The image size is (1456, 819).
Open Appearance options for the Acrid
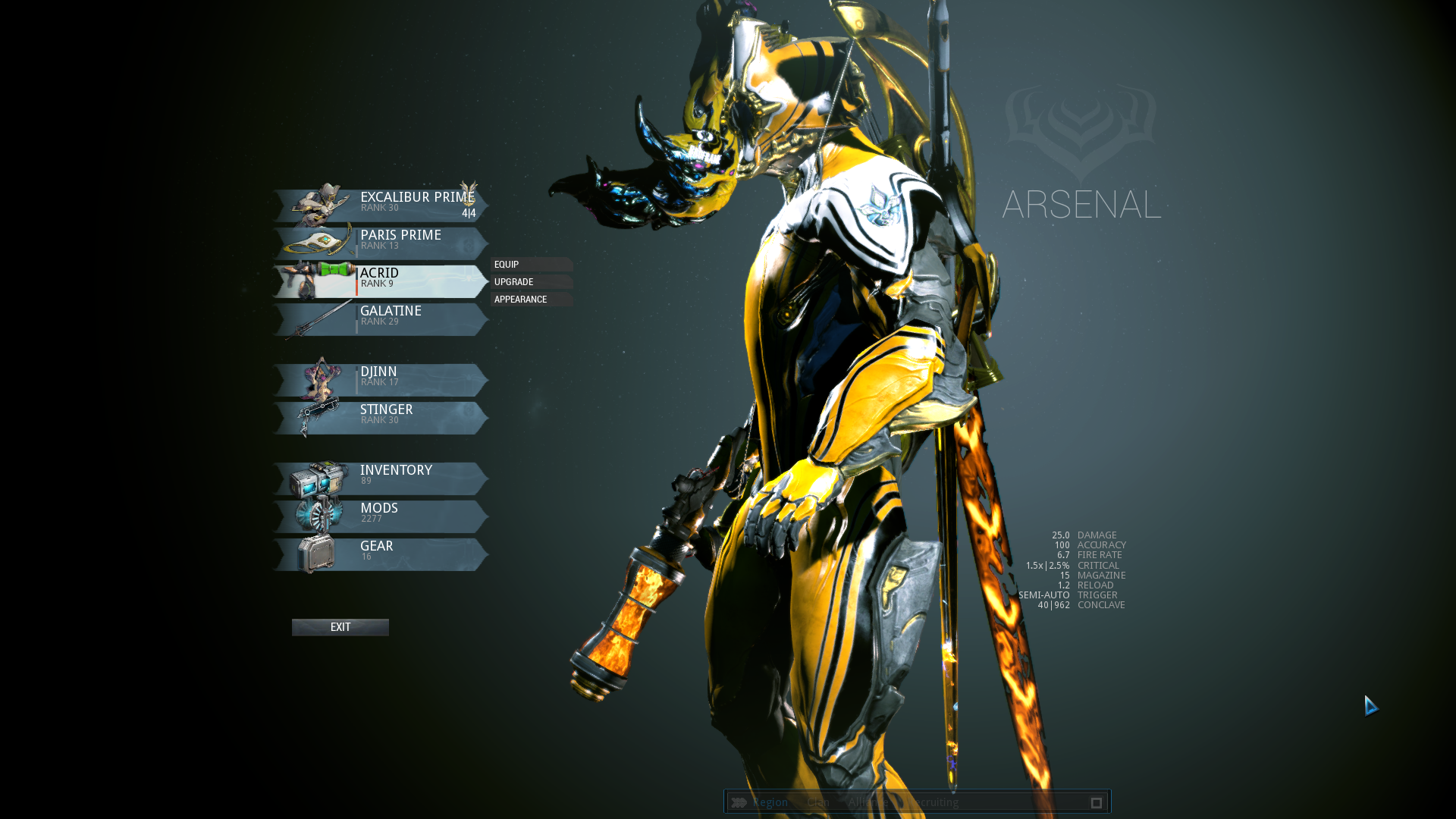click(x=531, y=300)
